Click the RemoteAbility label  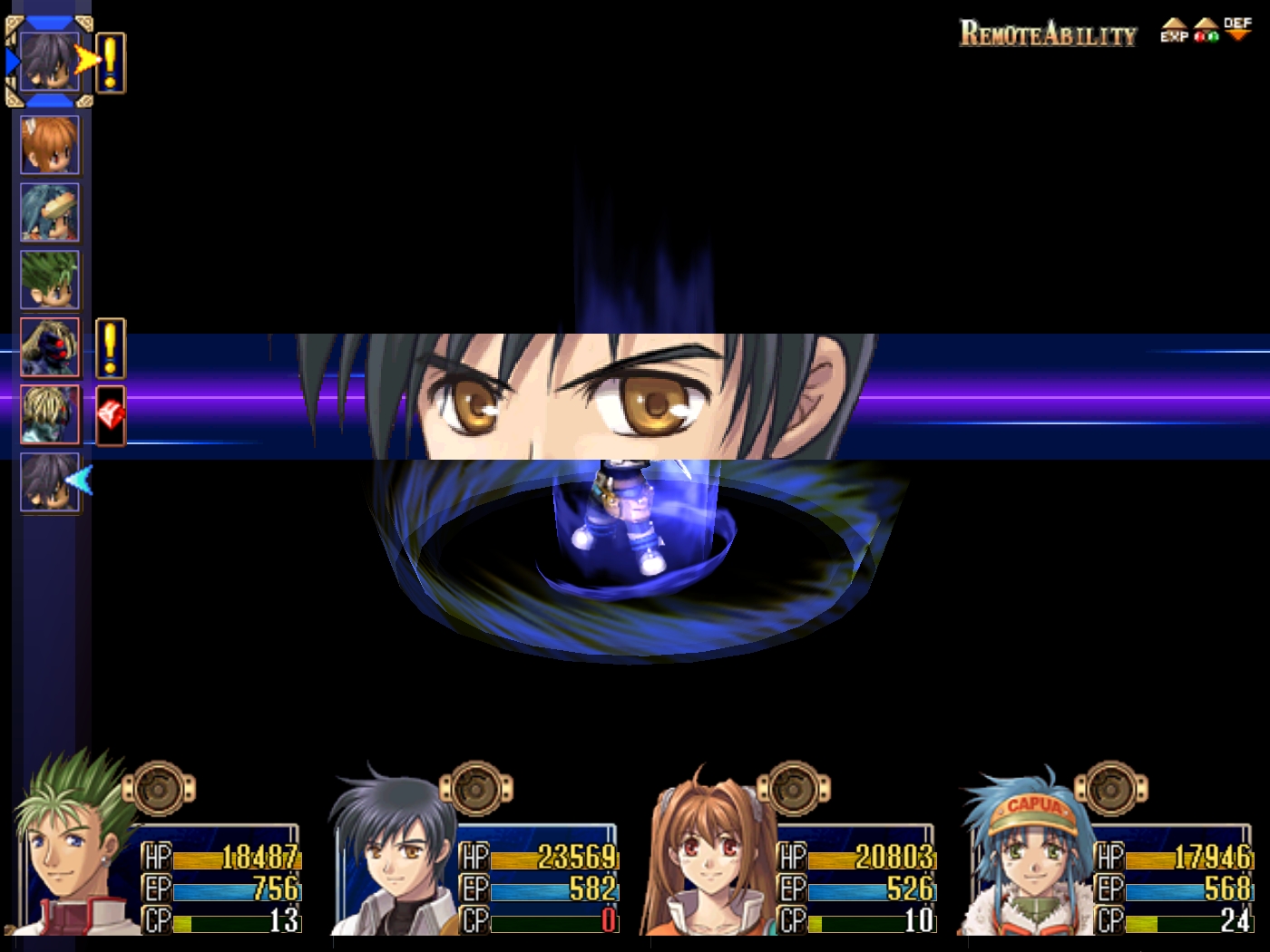pos(1048,34)
